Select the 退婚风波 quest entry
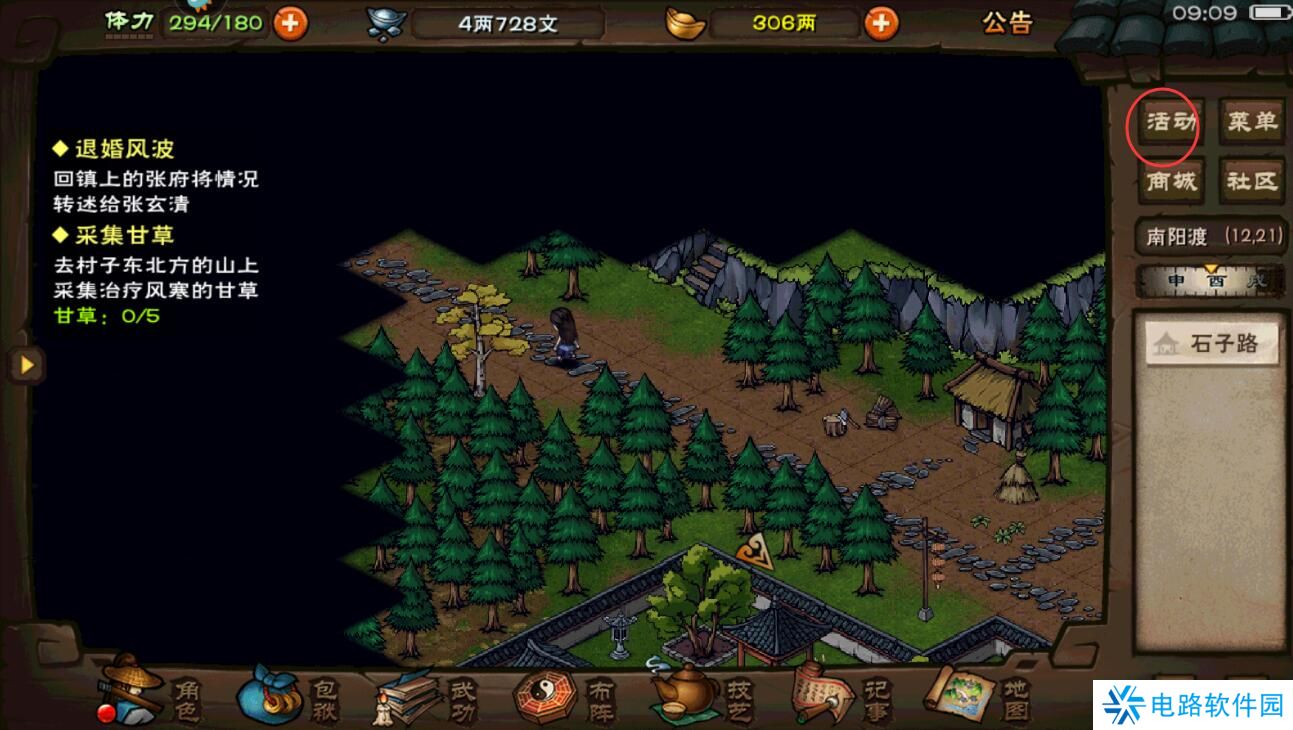1293x730 pixels. pyautogui.click(x=124, y=149)
